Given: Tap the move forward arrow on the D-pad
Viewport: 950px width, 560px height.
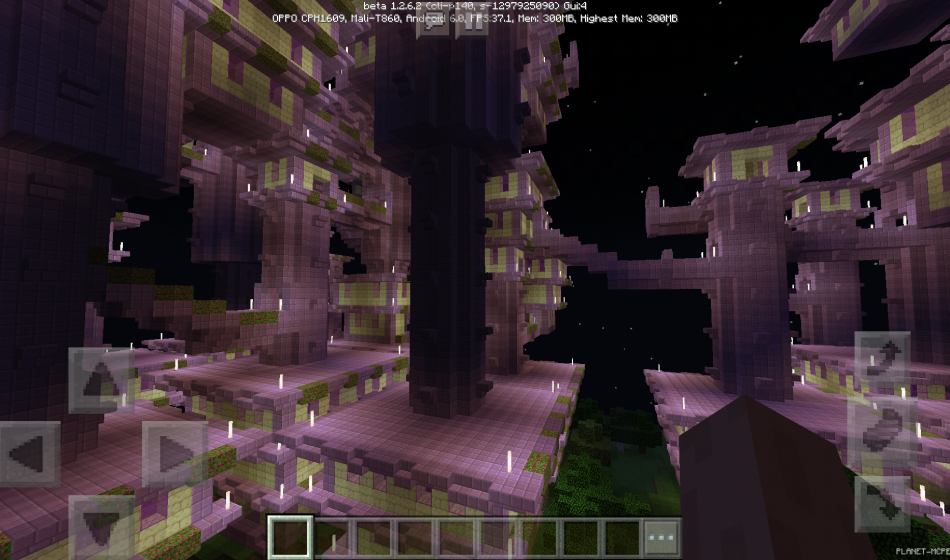Looking at the screenshot, I should (101, 381).
